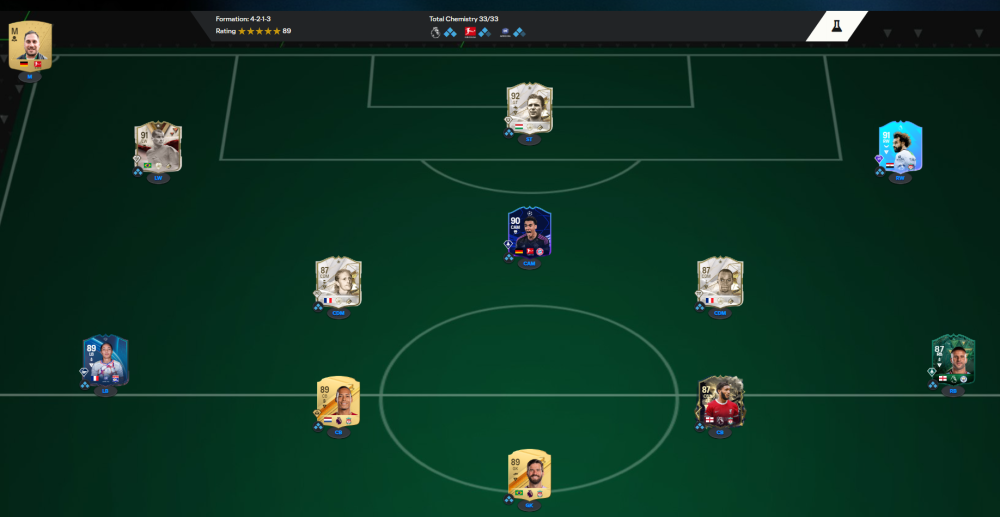1000x517 pixels.
Task: Click the 89-rated LB card
Action: (105, 360)
